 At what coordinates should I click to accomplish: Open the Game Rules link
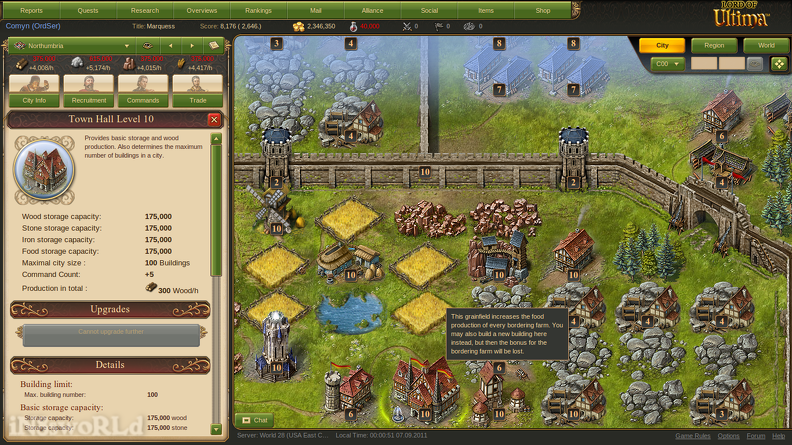click(x=692, y=437)
